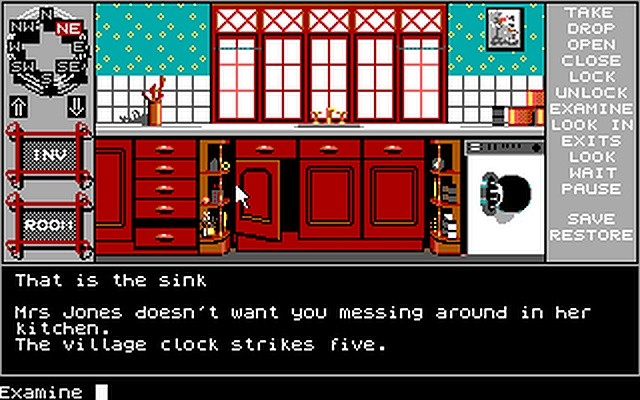Activate the PAUSE option

588,188
